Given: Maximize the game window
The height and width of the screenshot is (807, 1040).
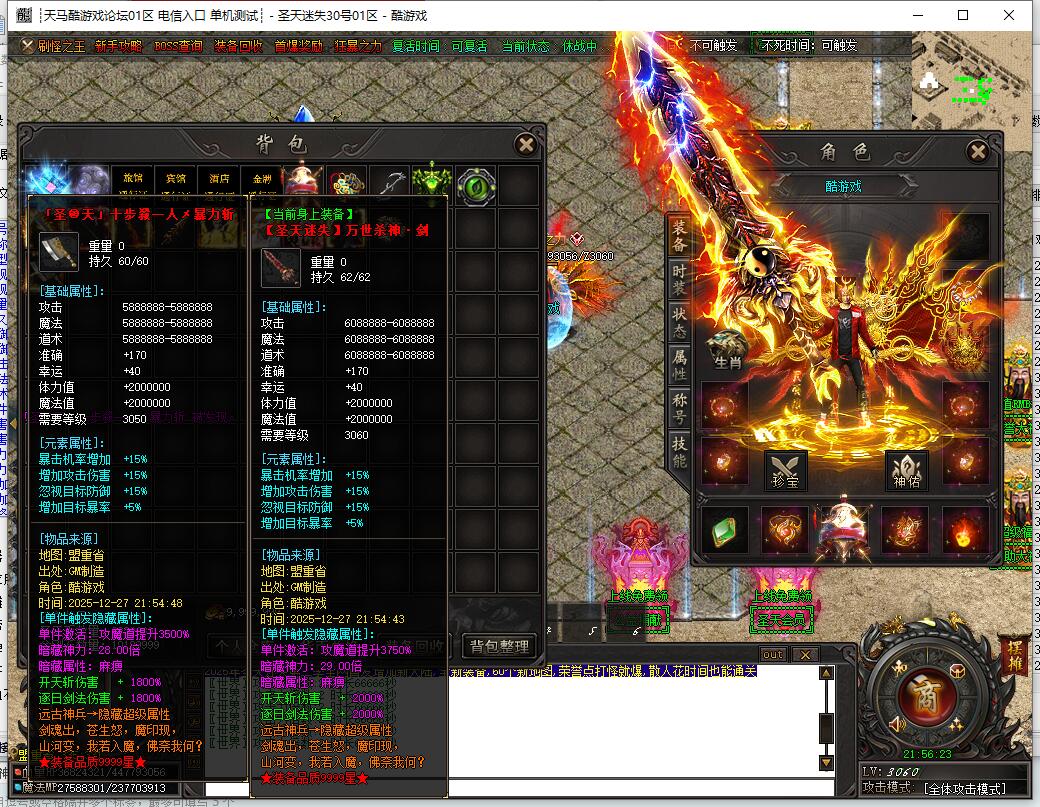Looking at the screenshot, I should (x=963, y=15).
